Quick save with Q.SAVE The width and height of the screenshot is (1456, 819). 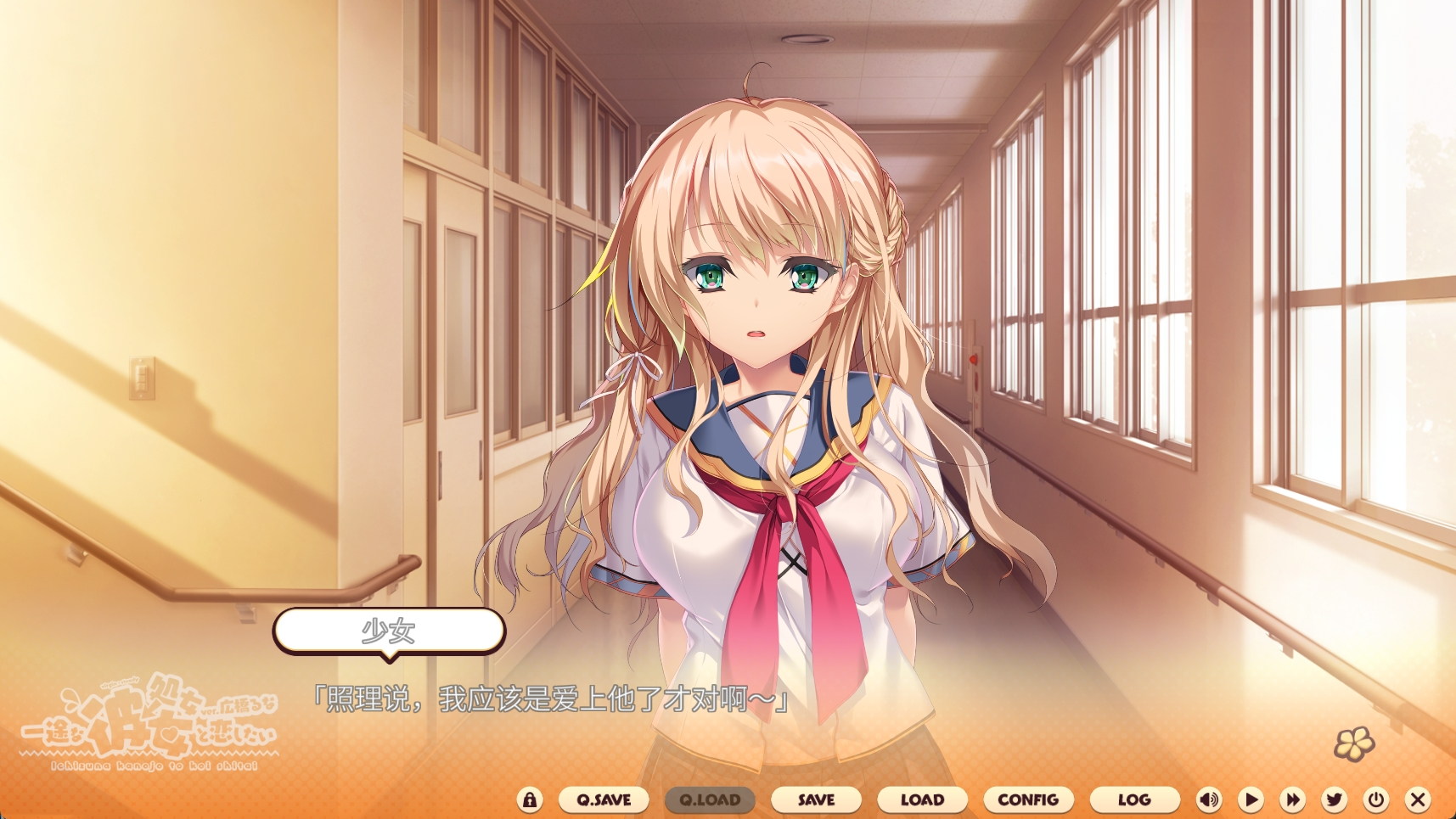tap(604, 799)
